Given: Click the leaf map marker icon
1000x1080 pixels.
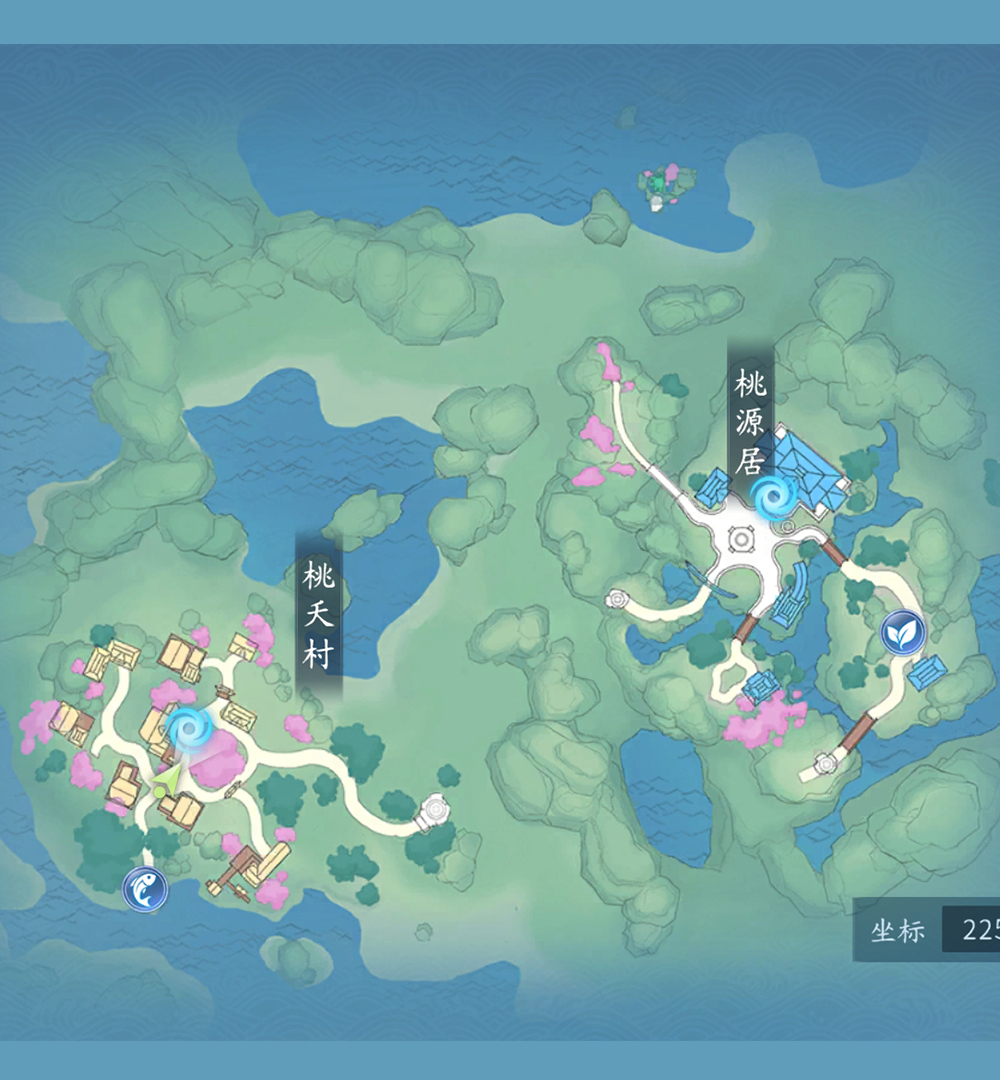Looking at the screenshot, I should pyautogui.click(x=903, y=633).
